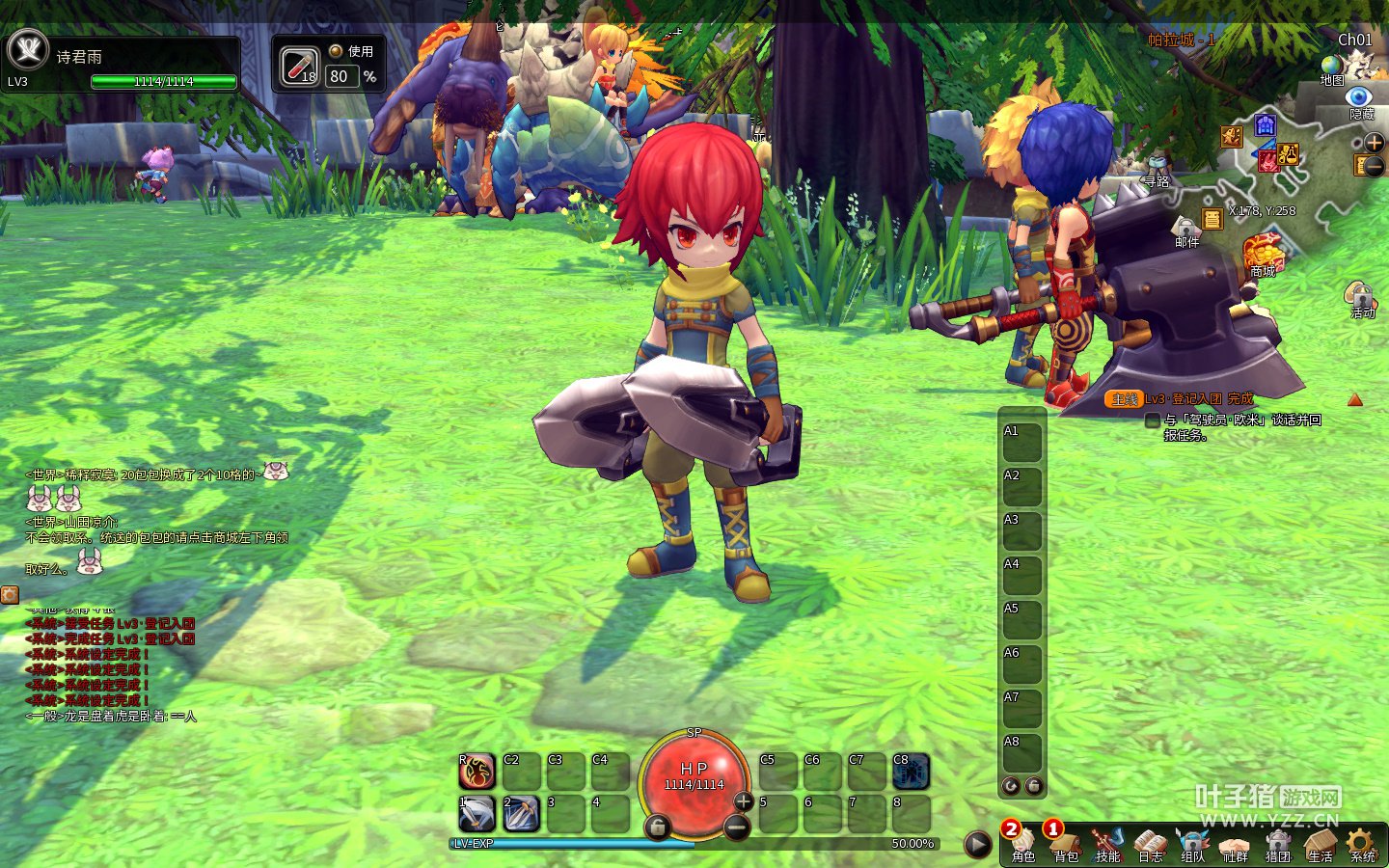Open the 日志 quest journal
The image size is (1389, 868).
click(1150, 845)
